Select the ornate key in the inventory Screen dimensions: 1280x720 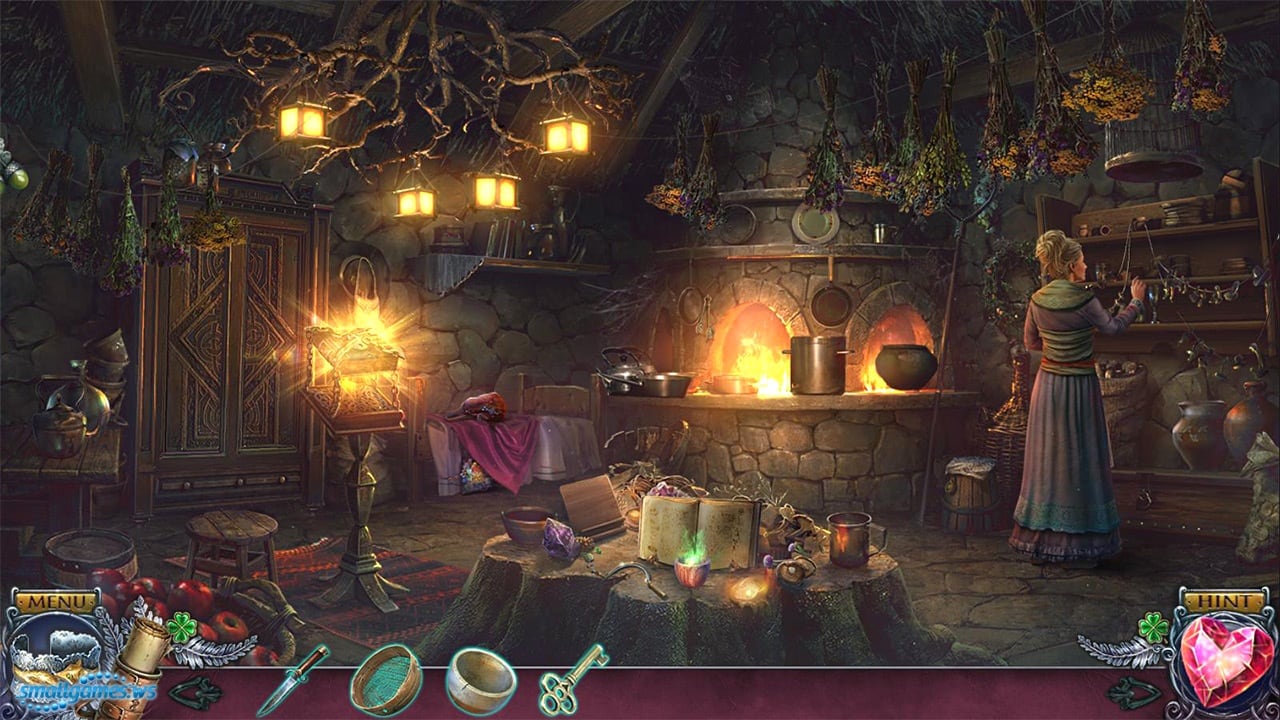(572, 678)
